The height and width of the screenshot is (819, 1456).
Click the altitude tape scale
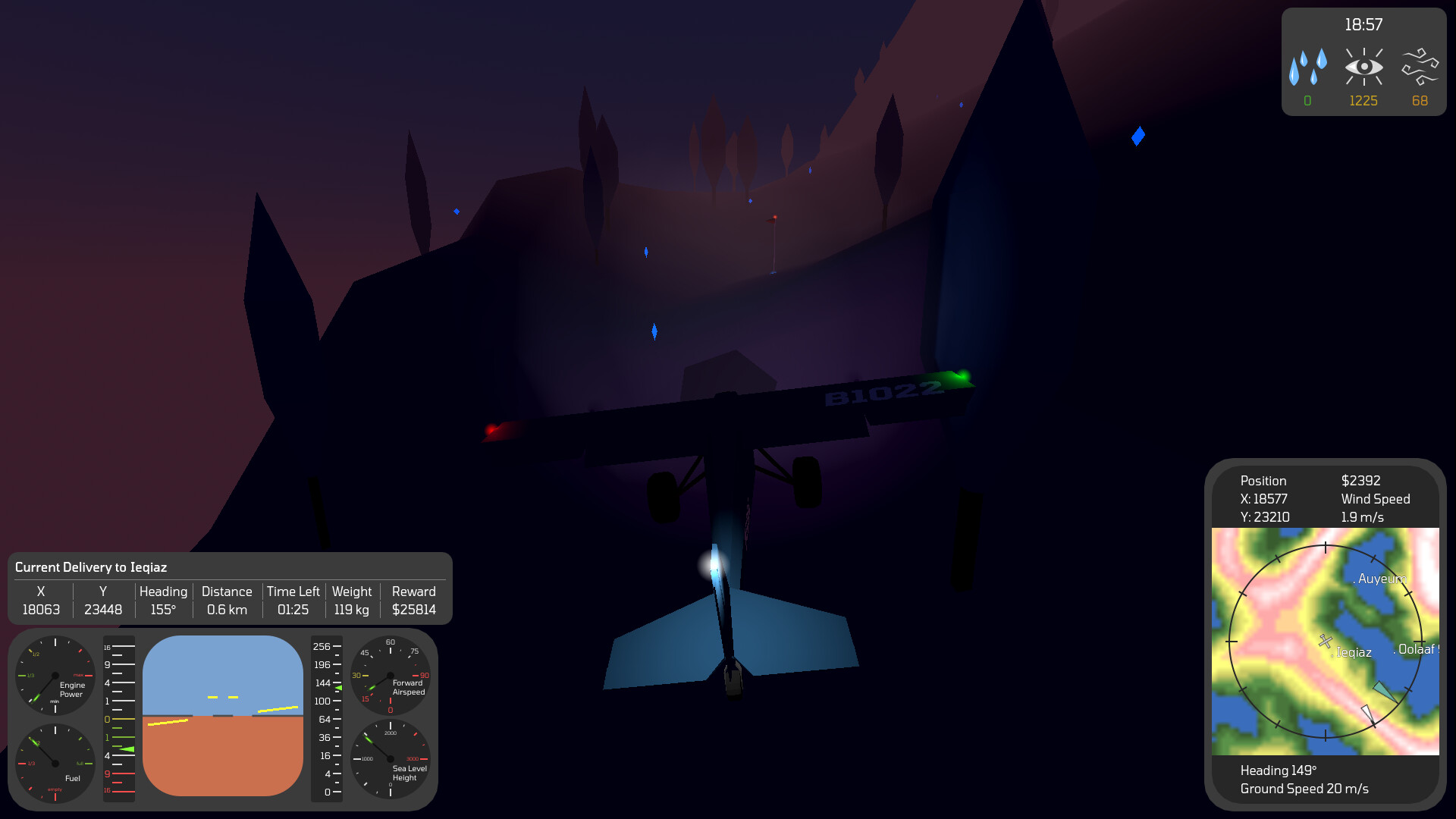[x=327, y=717]
